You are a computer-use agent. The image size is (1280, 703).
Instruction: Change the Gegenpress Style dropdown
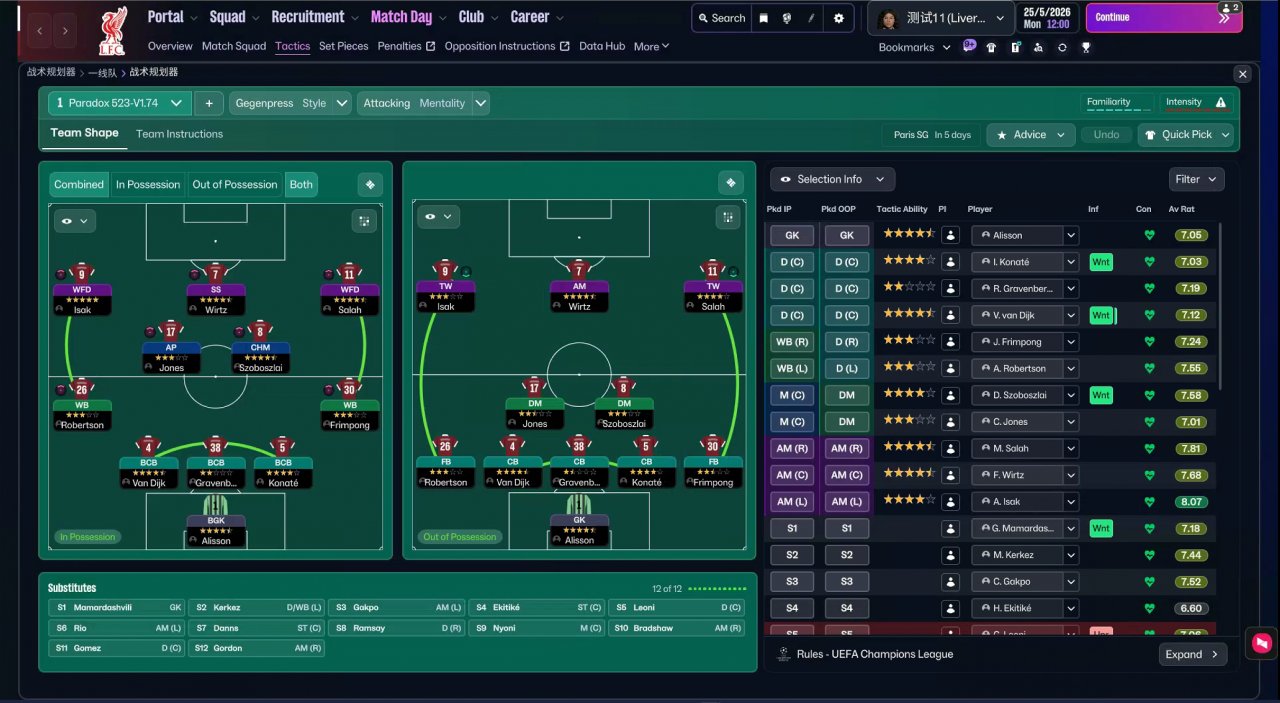pos(290,103)
